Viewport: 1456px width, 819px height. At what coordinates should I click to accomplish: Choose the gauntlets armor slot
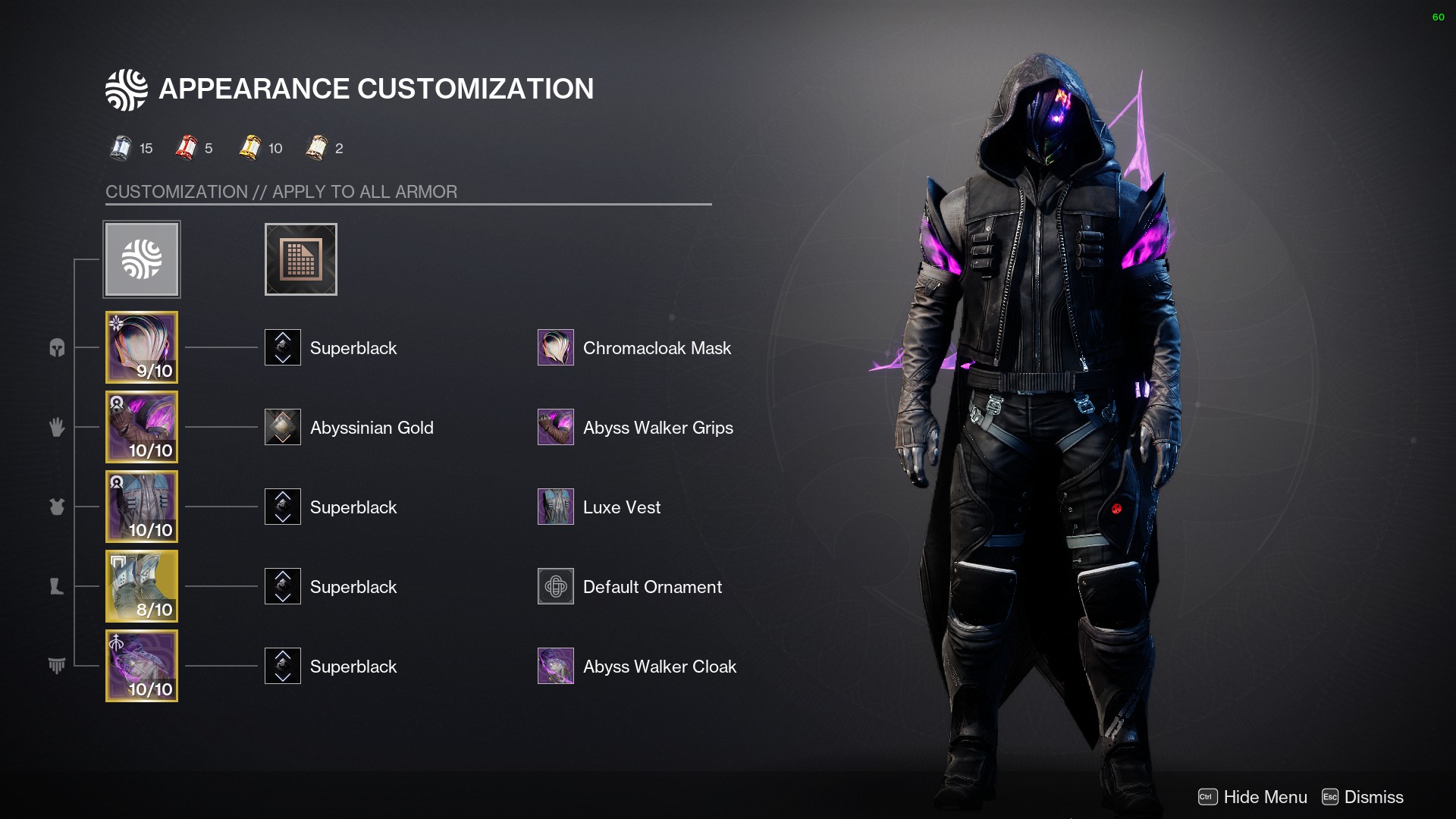(142, 427)
